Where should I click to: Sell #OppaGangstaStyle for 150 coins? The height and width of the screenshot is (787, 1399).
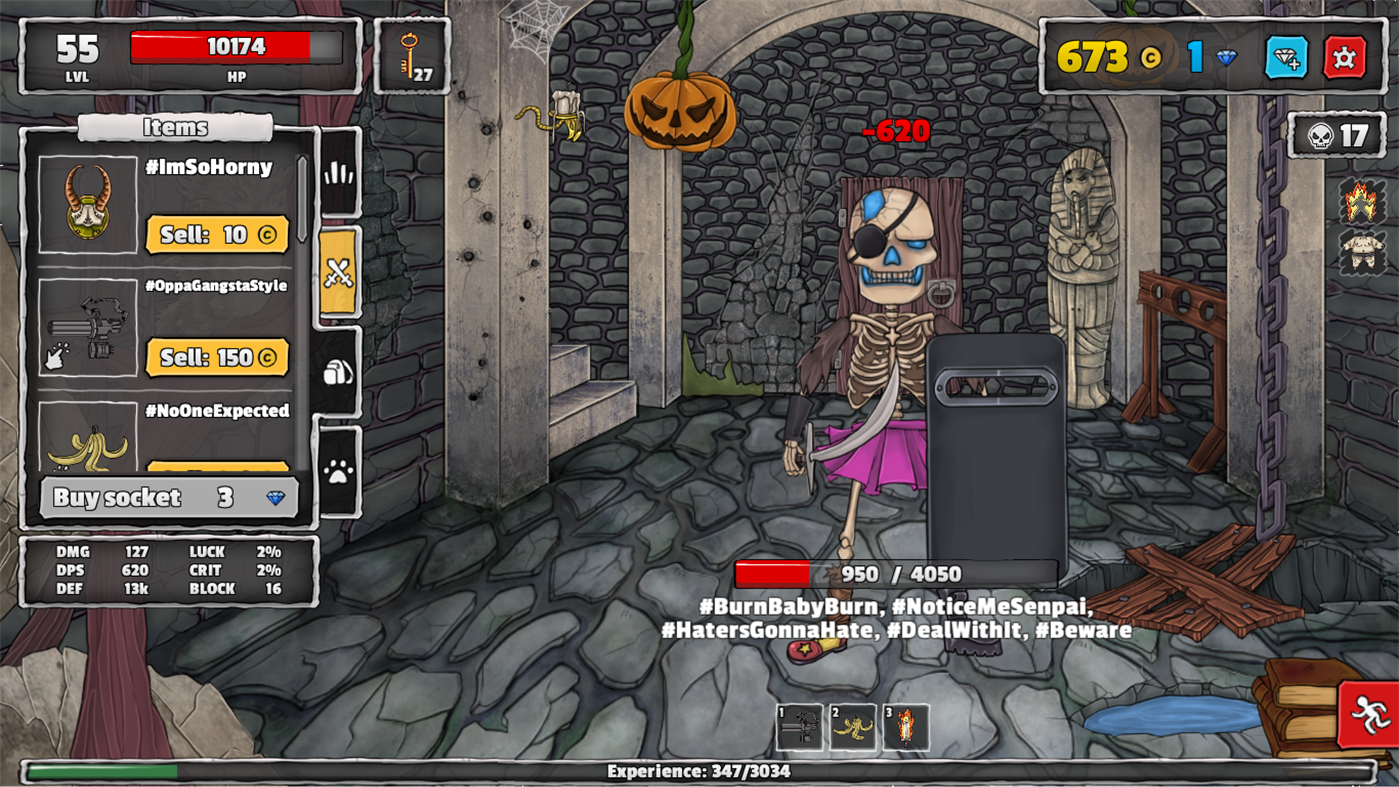point(217,357)
